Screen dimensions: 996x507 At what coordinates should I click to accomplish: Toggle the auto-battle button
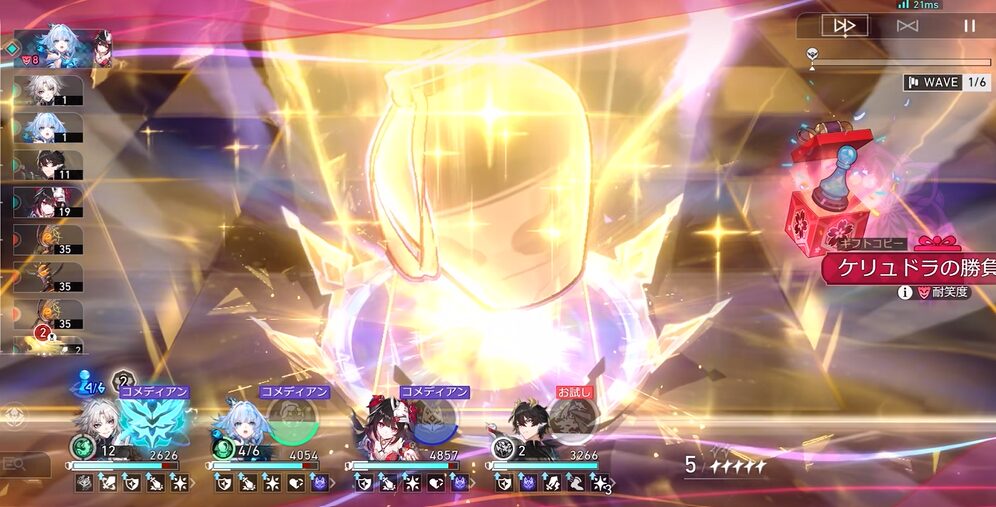[907, 25]
